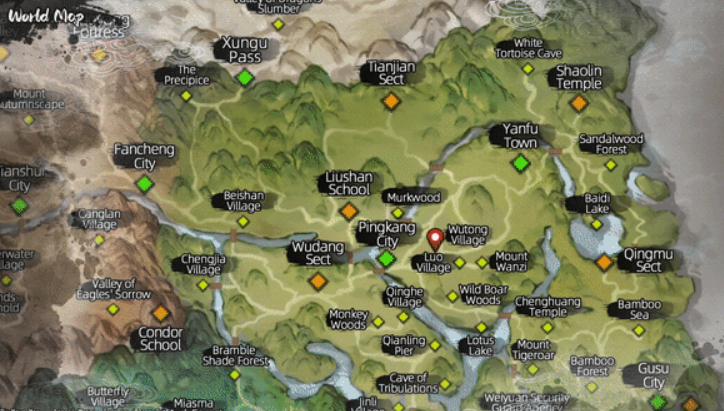This screenshot has width=724, height=411.
Task: Click the Beishan Village marker
Action: (x=243, y=221)
